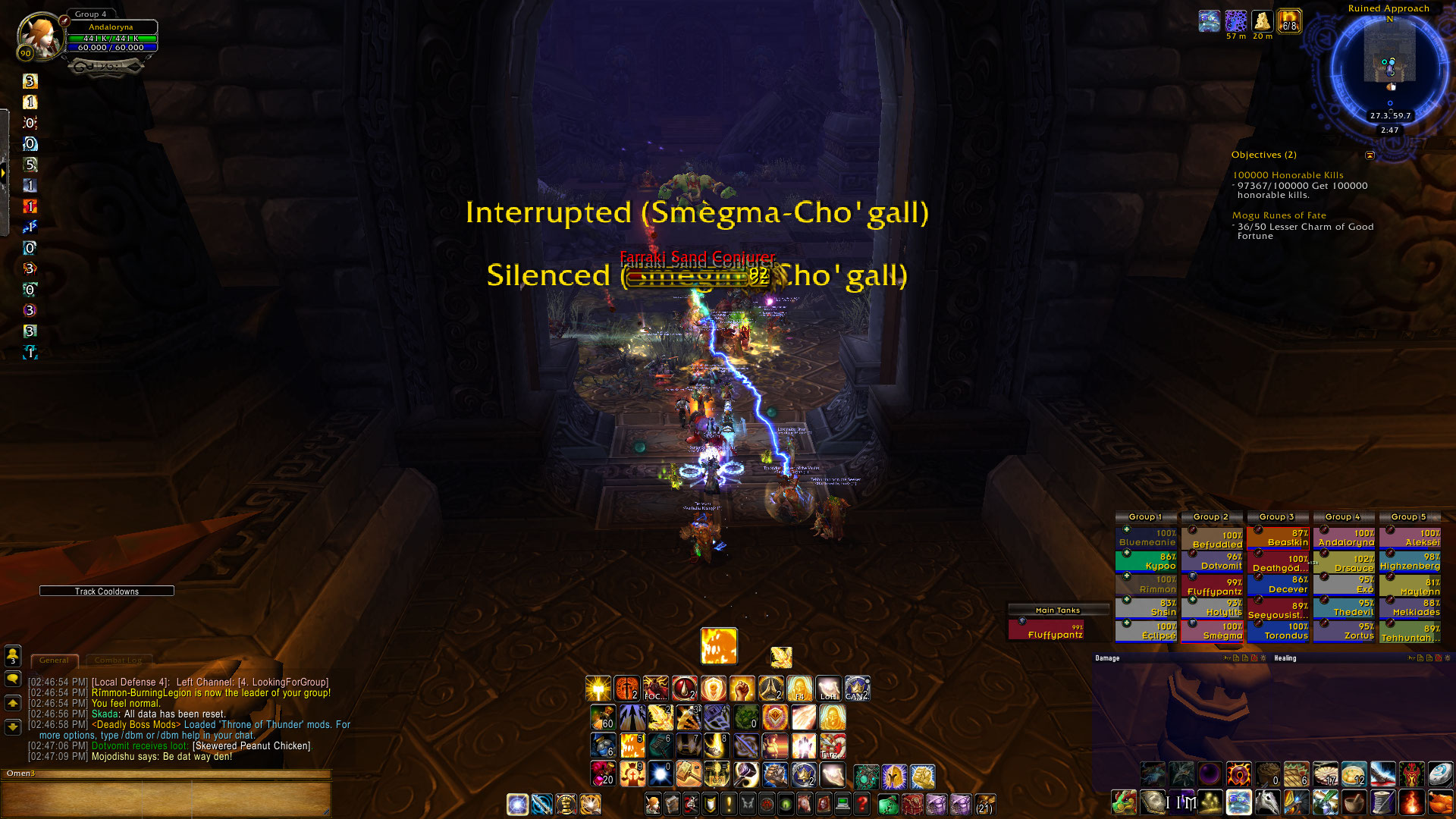The width and height of the screenshot is (1456, 819).
Task: Open the green backpack bag slot
Action: [x=888, y=804]
